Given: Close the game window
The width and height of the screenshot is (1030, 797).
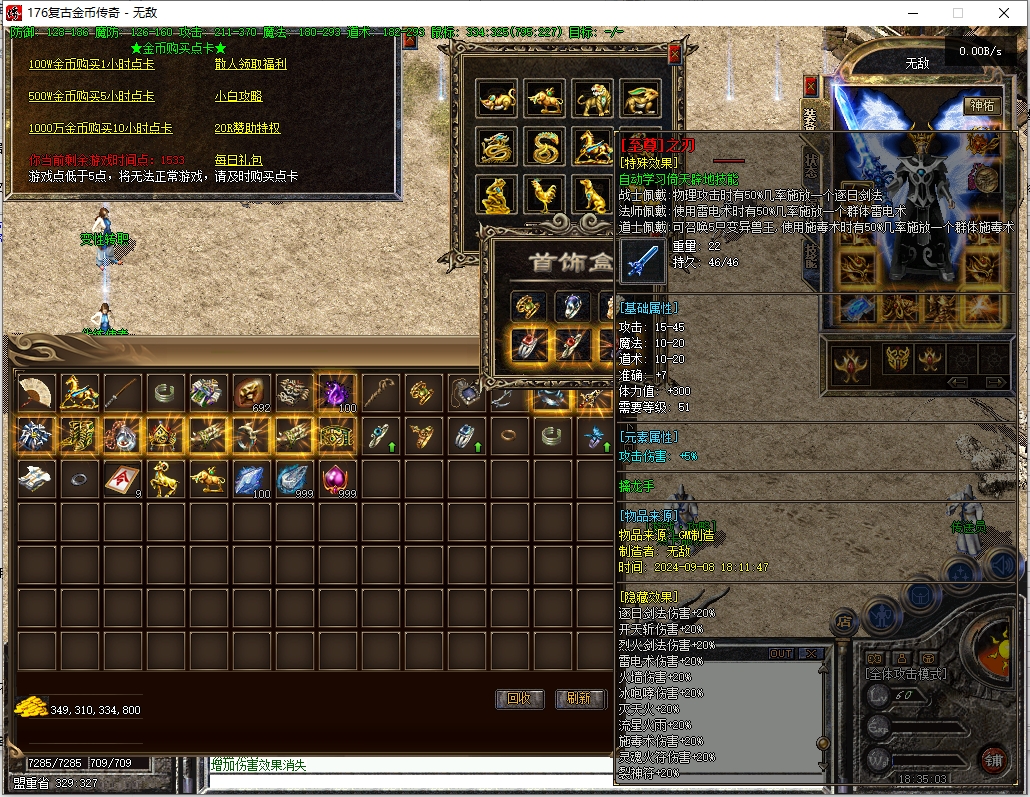Looking at the screenshot, I should coord(1004,13).
